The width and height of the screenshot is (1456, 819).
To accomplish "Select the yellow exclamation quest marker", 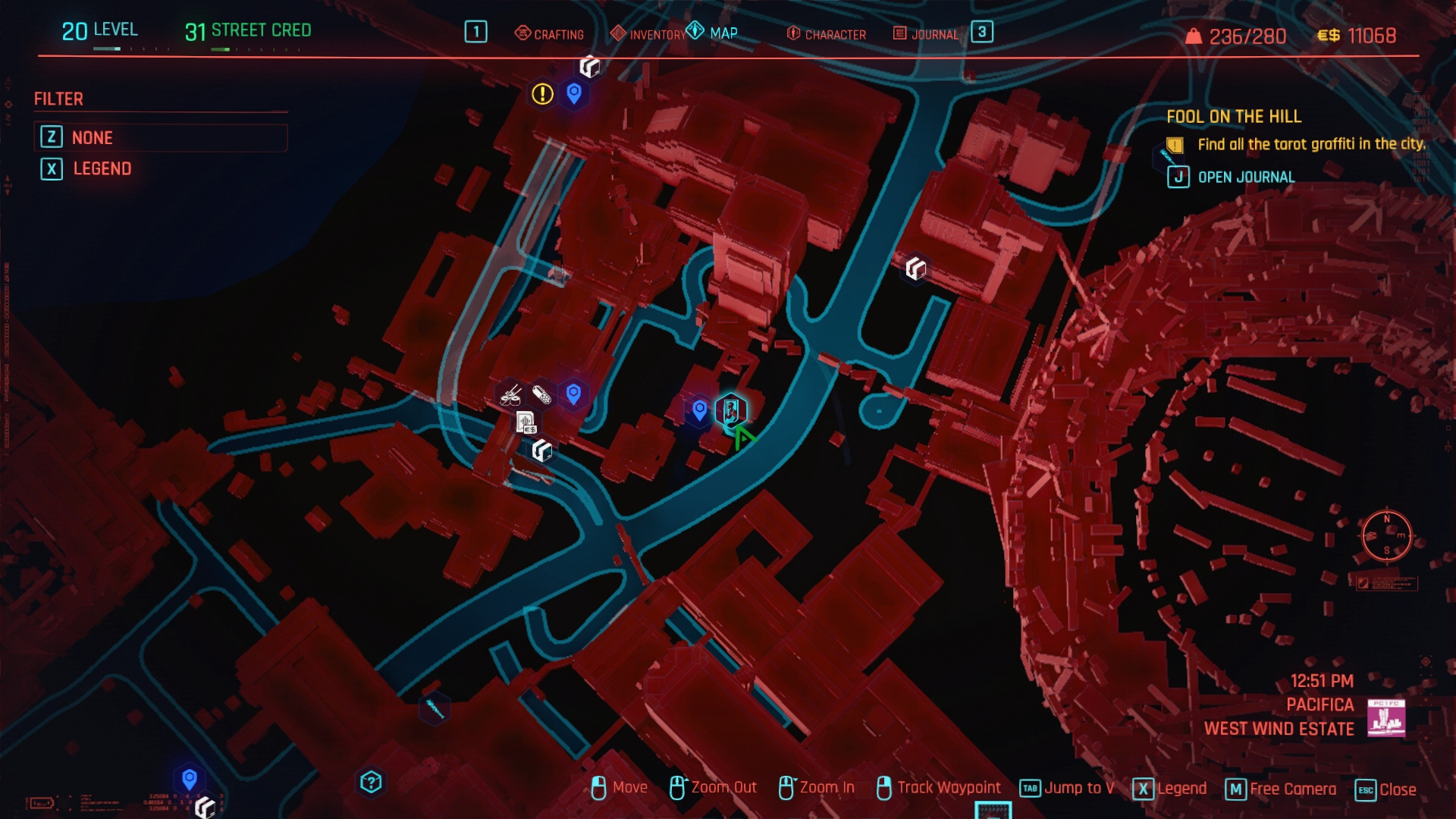I will click(542, 94).
